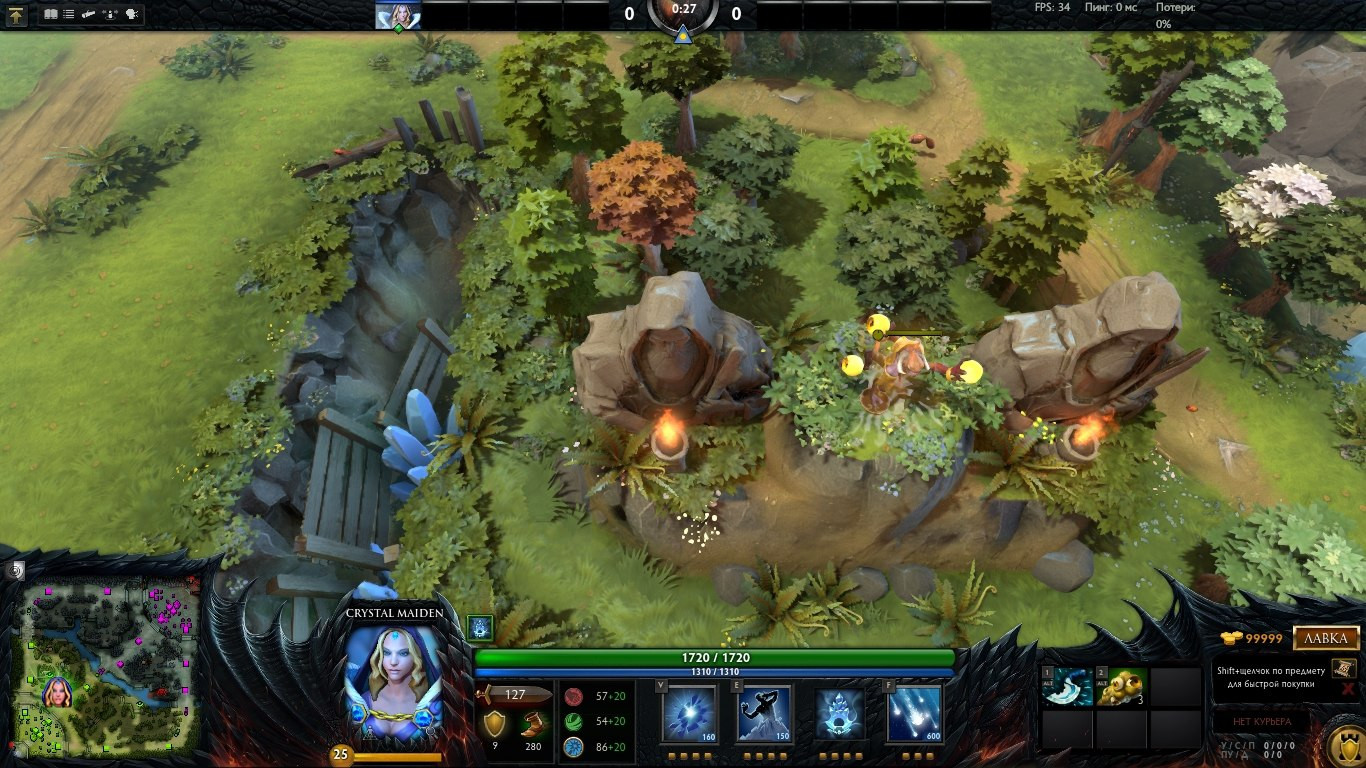
Task: Click the Crystal Maiden top bar hero icon
Action: point(398,15)
